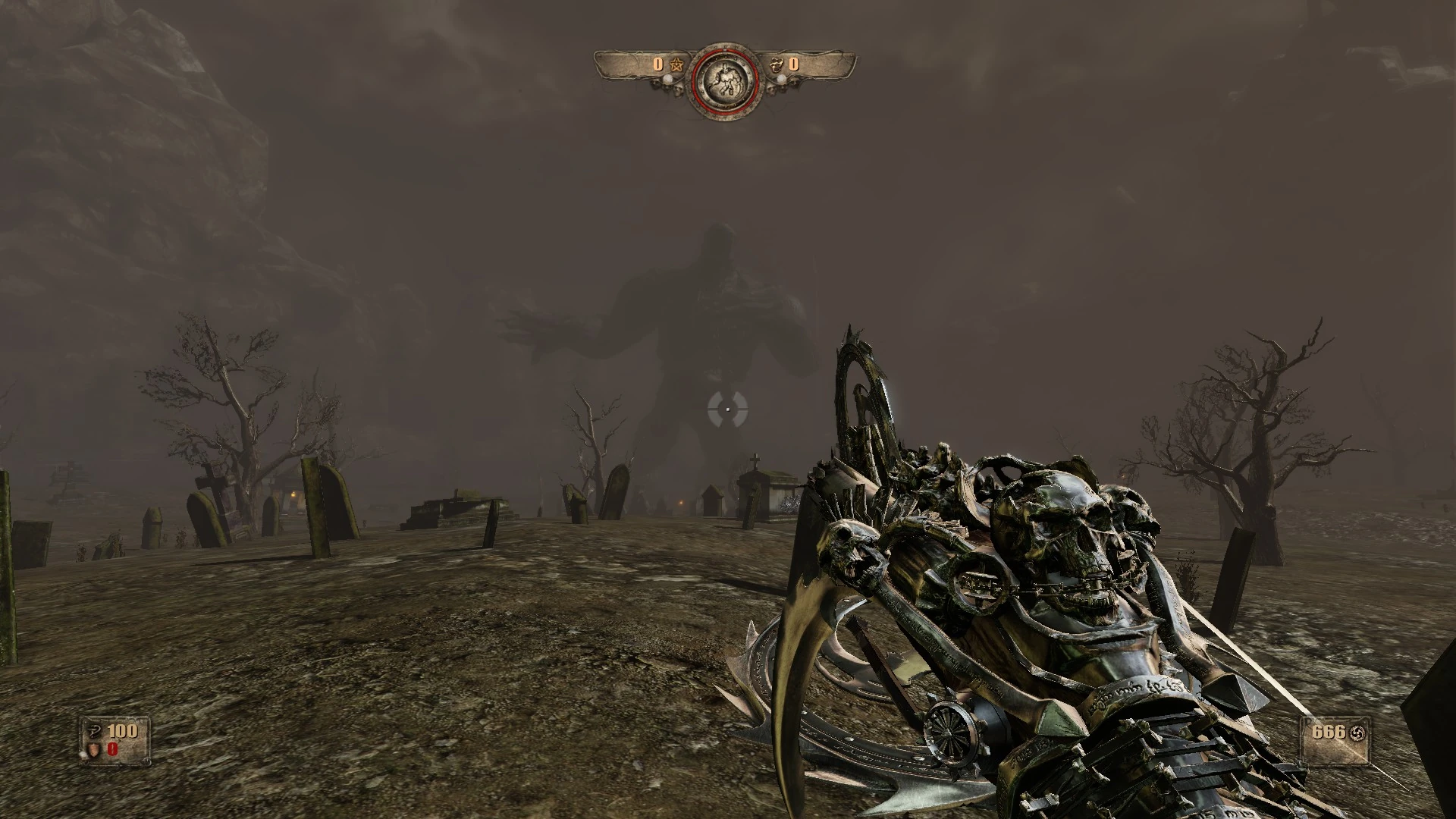The height and width of the screenshot is (819, 1456).
Task: Click the crosshair at screen center
Action: tap(727, 409)
